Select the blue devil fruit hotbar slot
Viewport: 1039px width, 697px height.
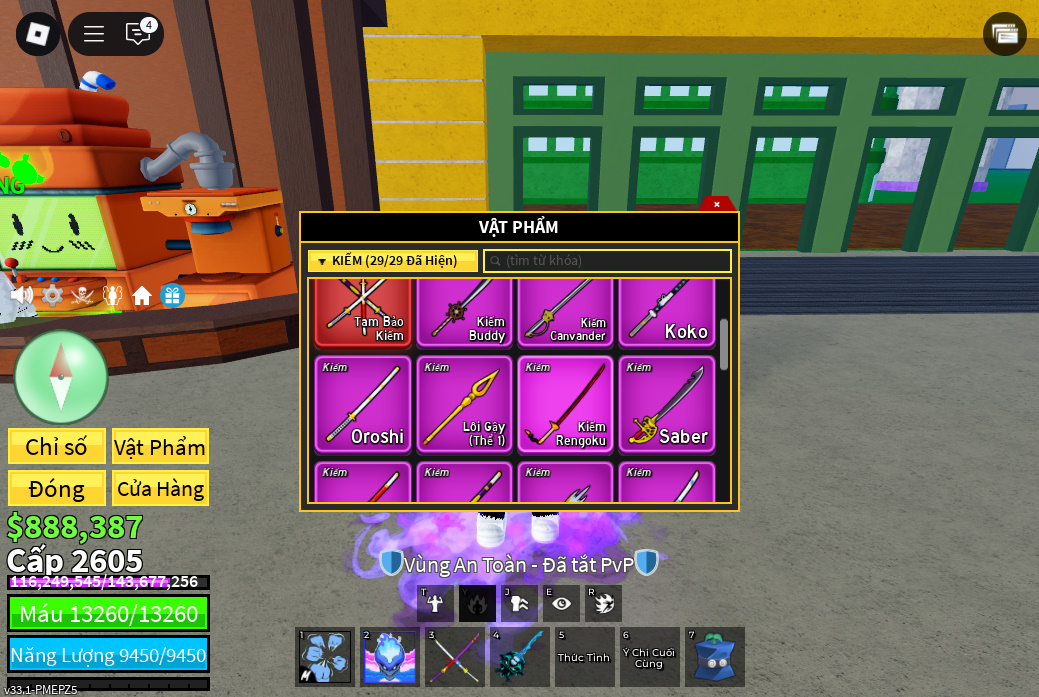pyautogui.click(x=714, y=657)
